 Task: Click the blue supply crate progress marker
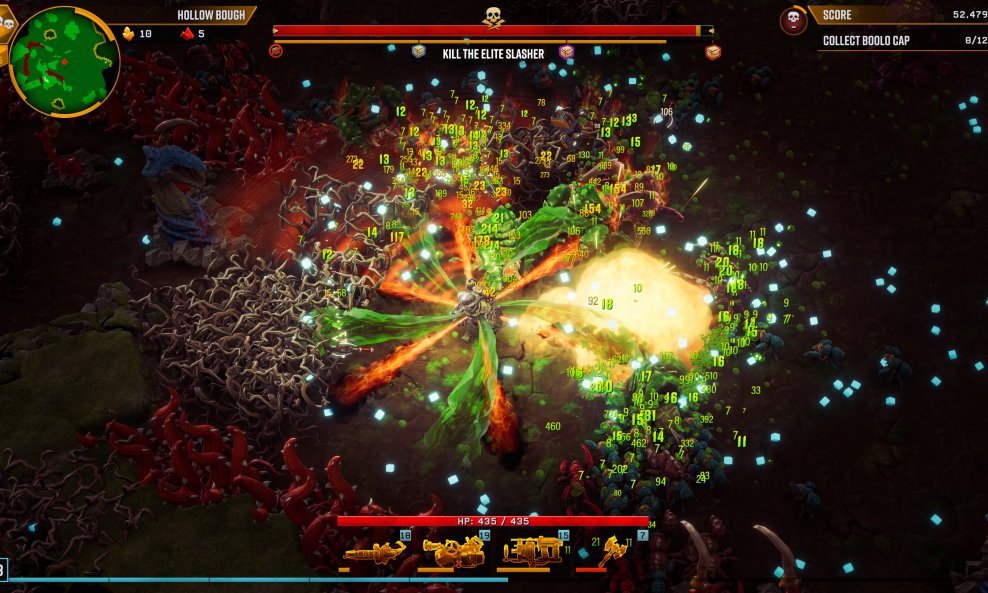pyautogui.click(x=419, y=51)
